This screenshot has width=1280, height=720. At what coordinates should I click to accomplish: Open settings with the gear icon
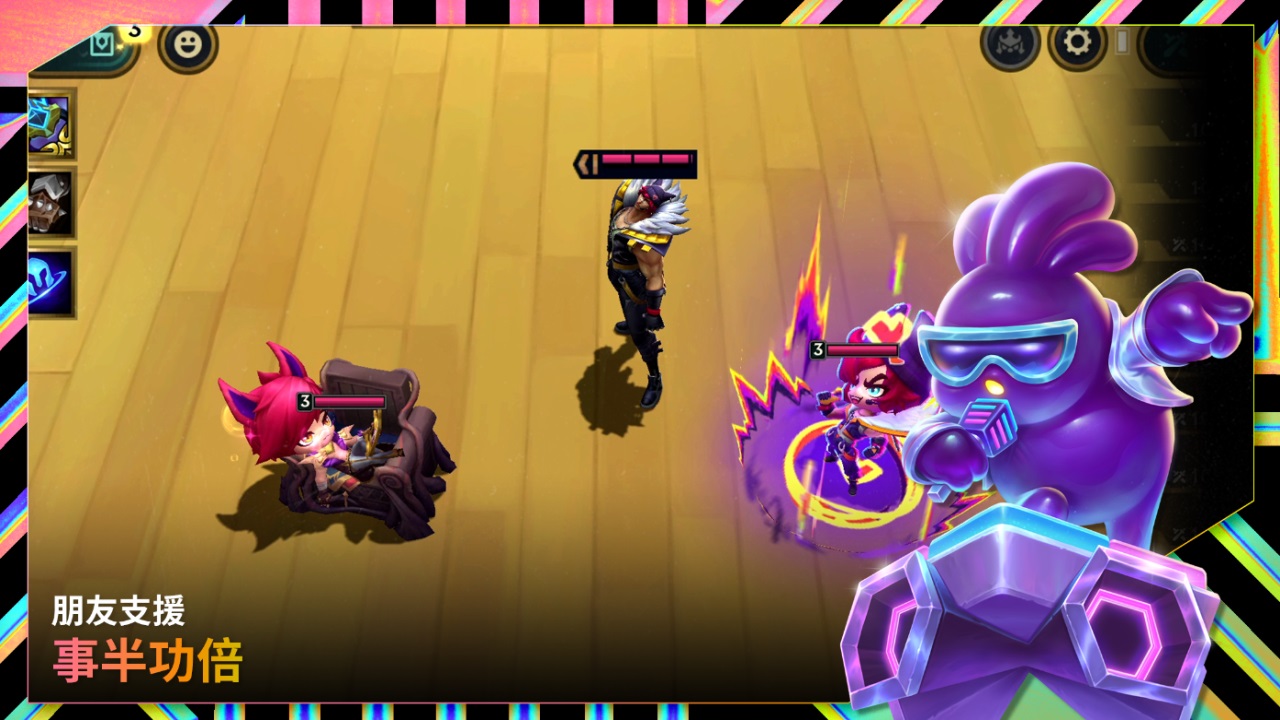tap(1077, 45)
